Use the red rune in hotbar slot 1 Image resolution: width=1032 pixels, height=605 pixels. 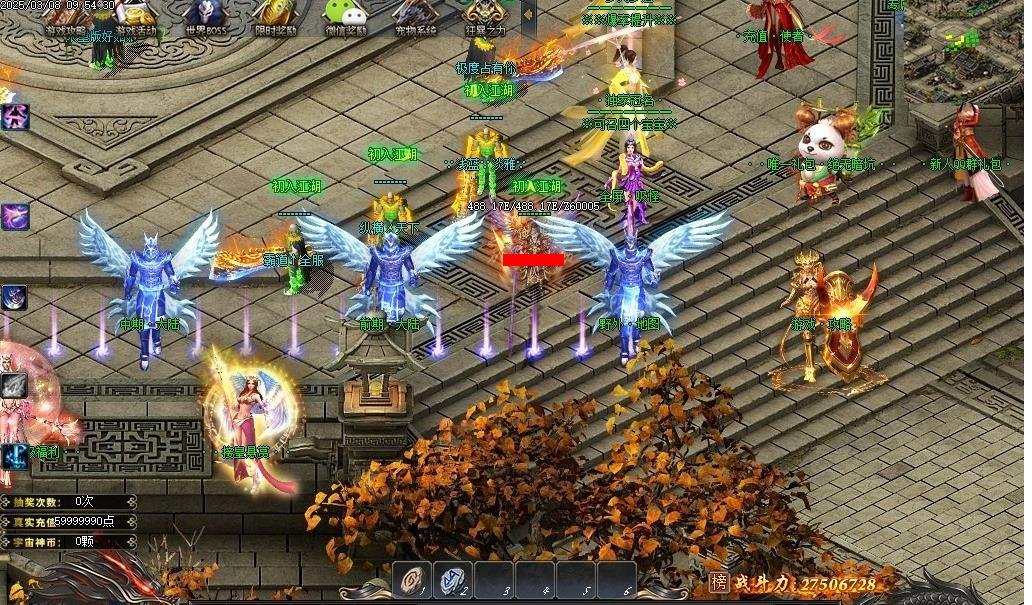coord(411,580)
